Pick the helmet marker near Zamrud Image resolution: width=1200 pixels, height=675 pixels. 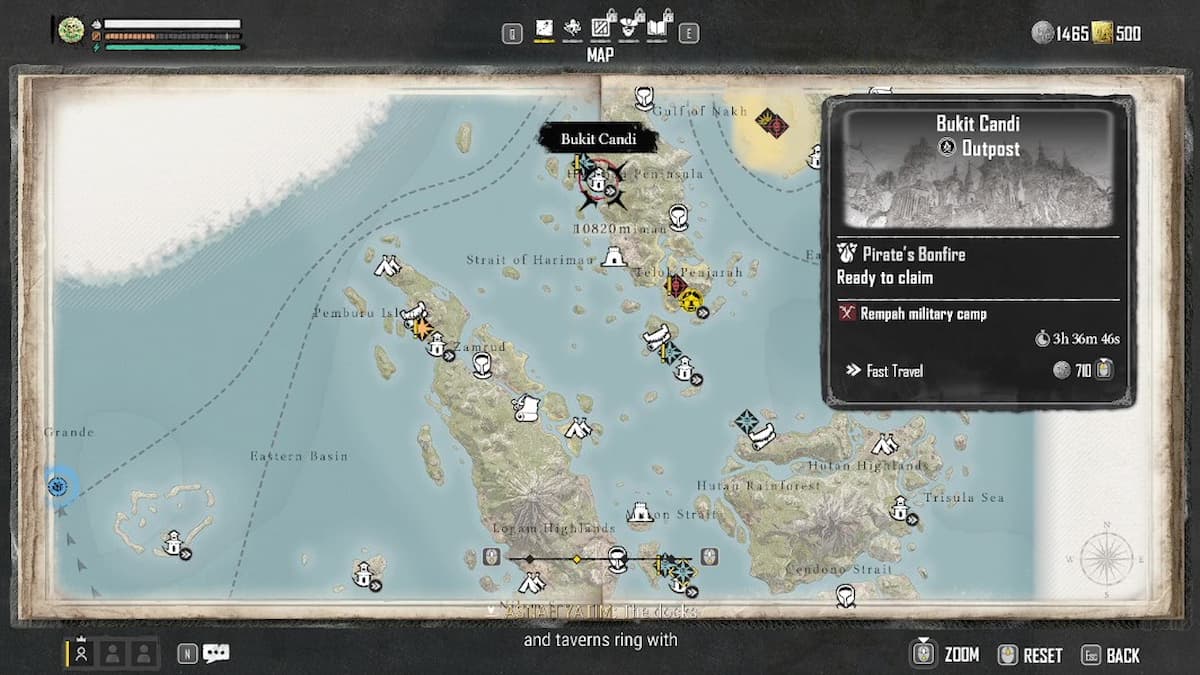[482, 364]
